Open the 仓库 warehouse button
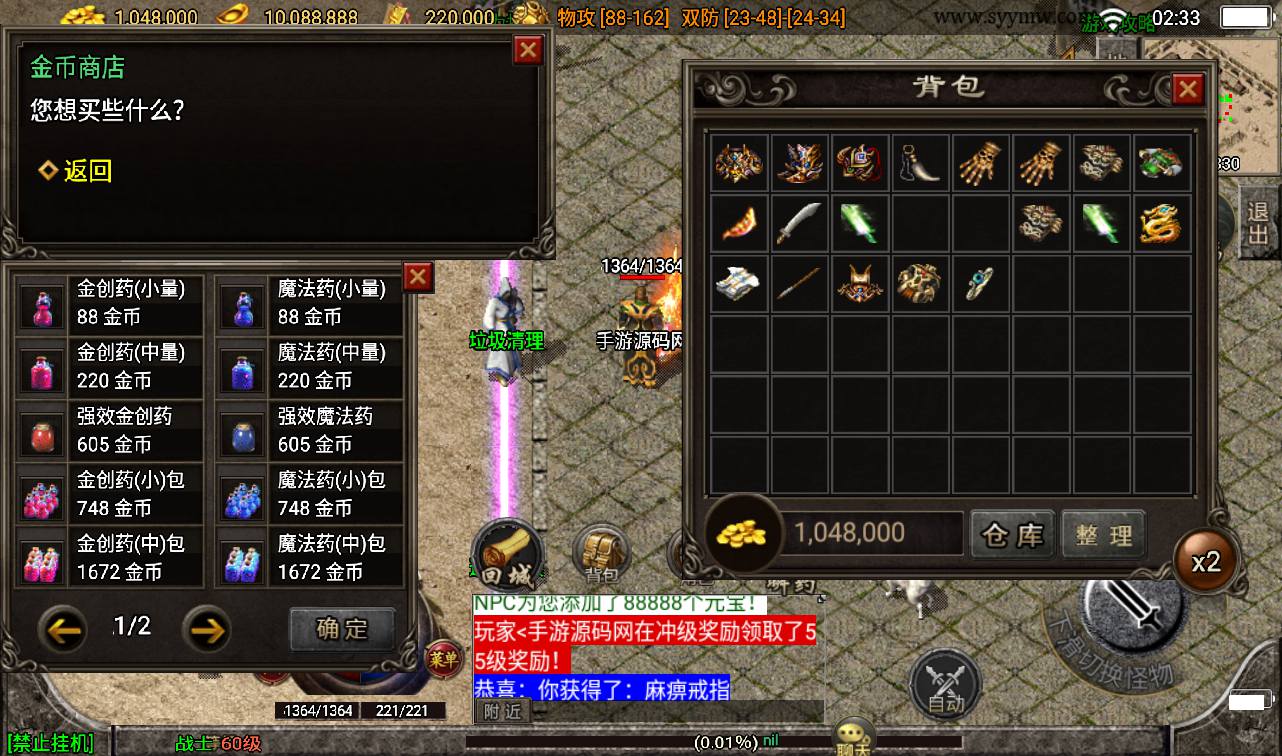Screen dimensions: 1282x756 [1012, 535]
